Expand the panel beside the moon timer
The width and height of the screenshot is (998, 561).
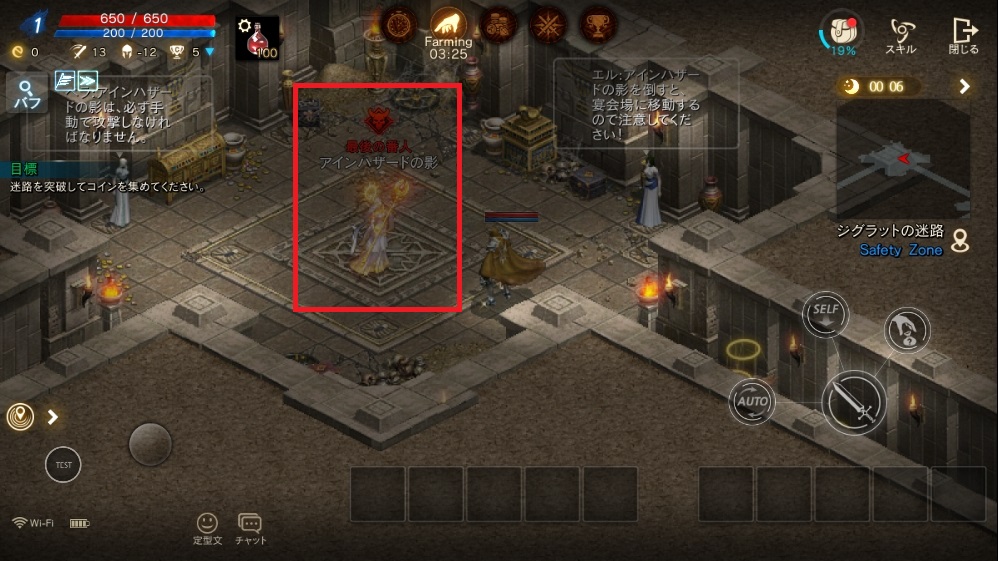[964, 87]
